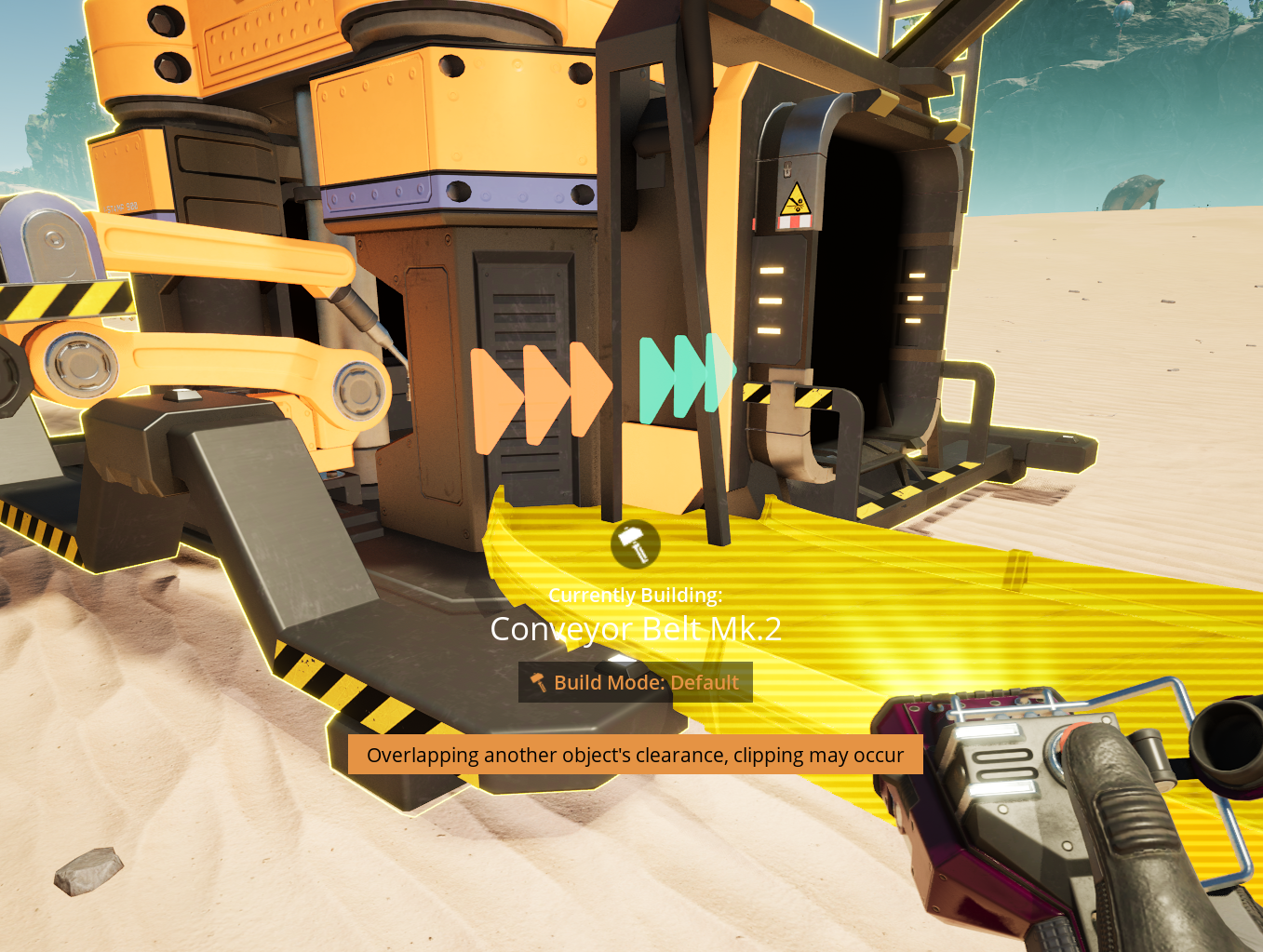Select the hammer build icon
This screenshot has width=1263, height=952.
[636, 544]
